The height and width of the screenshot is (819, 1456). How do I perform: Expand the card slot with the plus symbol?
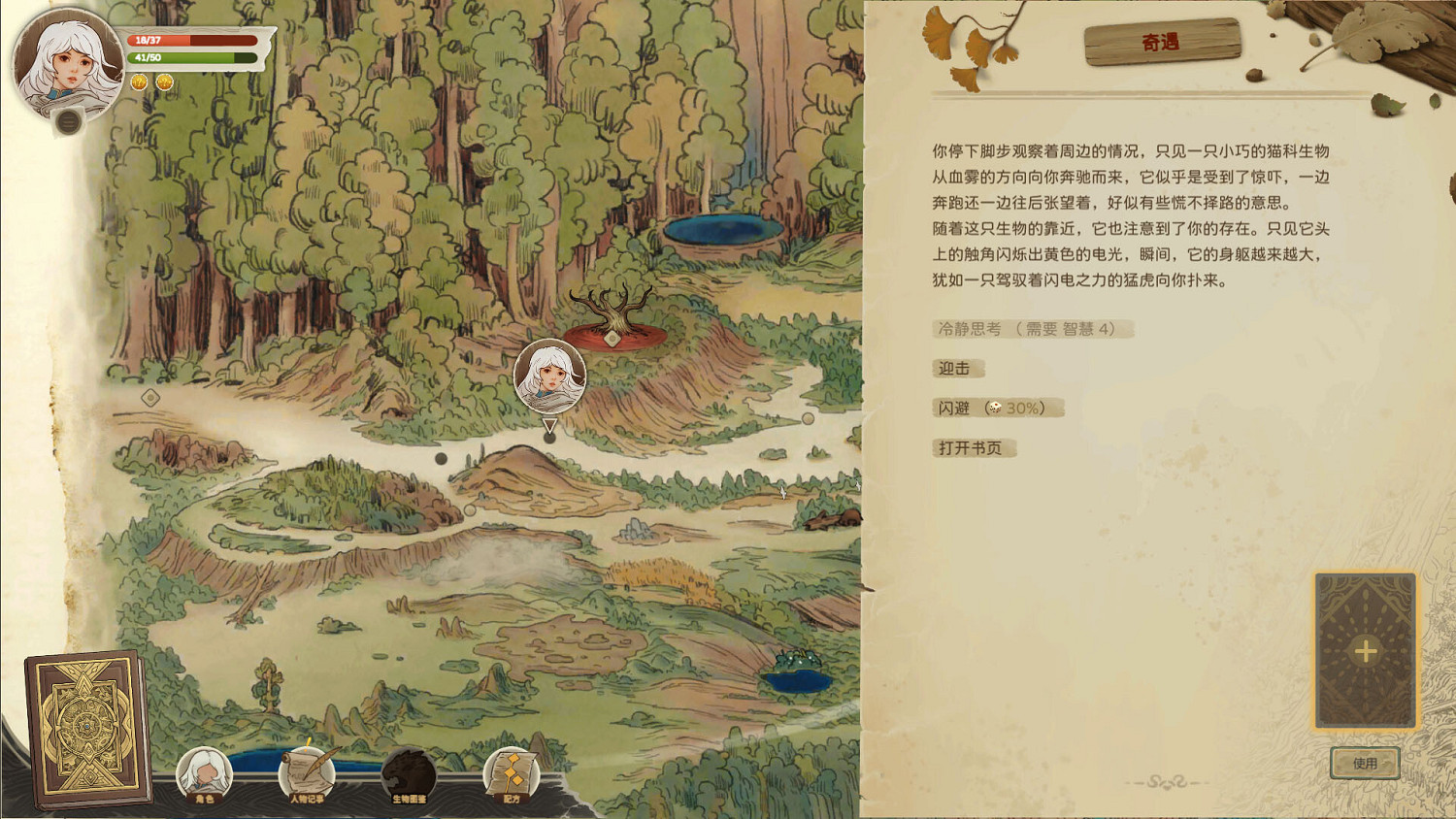[1367, 649]
